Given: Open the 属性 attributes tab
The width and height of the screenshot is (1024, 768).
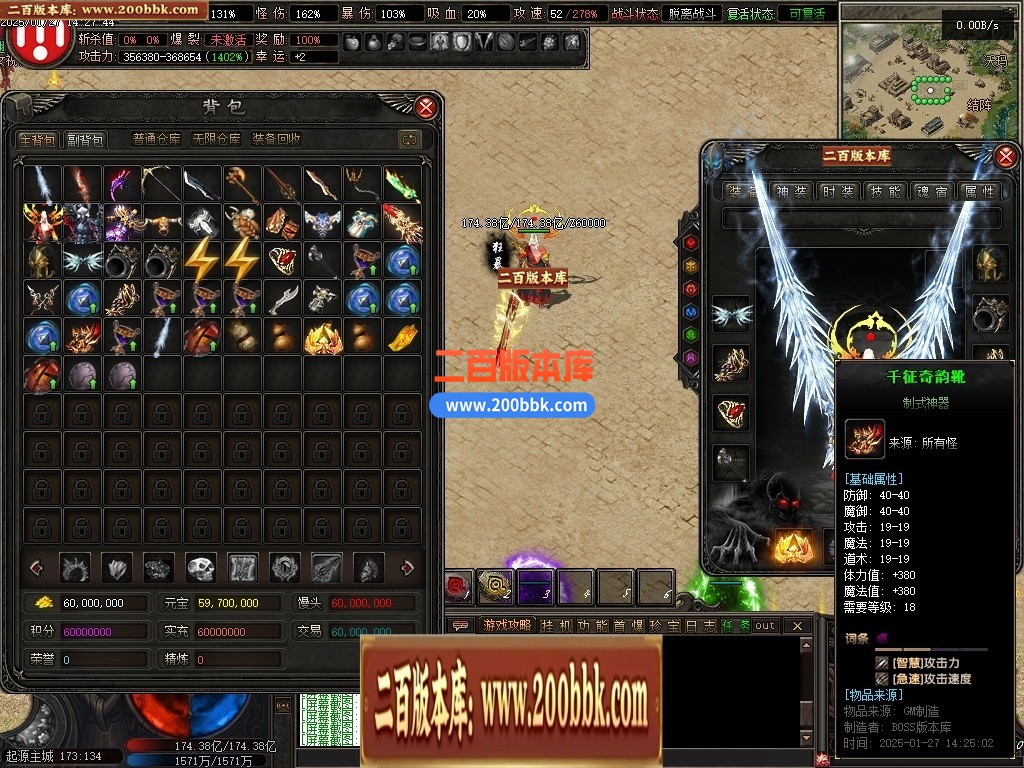Looking at the screenshot, I should click(978, 191).
